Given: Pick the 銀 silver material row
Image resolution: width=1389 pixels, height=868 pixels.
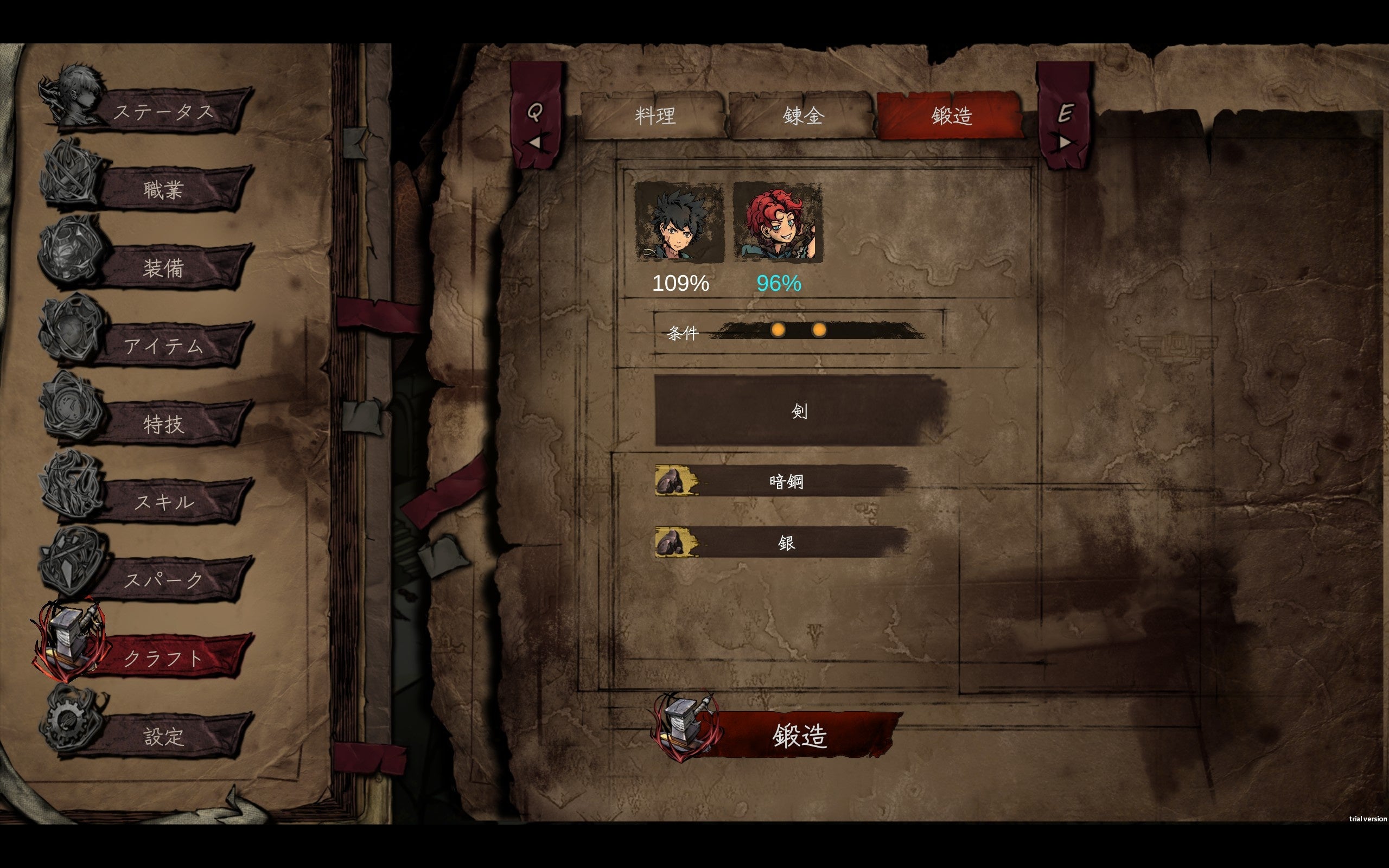Looking at the screenshot, I should [785, 542].
